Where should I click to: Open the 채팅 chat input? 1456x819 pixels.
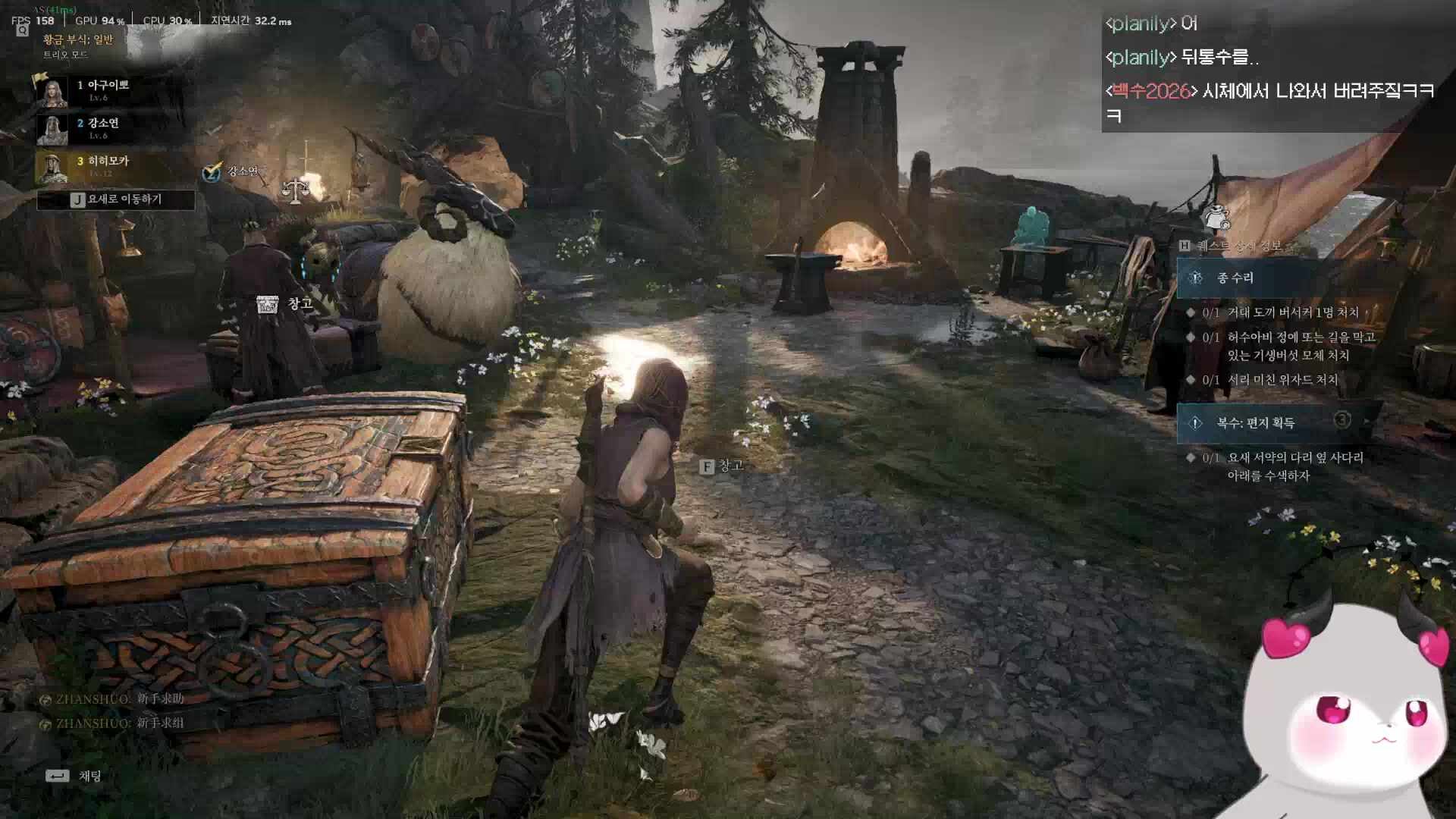(x=76, y=776)
